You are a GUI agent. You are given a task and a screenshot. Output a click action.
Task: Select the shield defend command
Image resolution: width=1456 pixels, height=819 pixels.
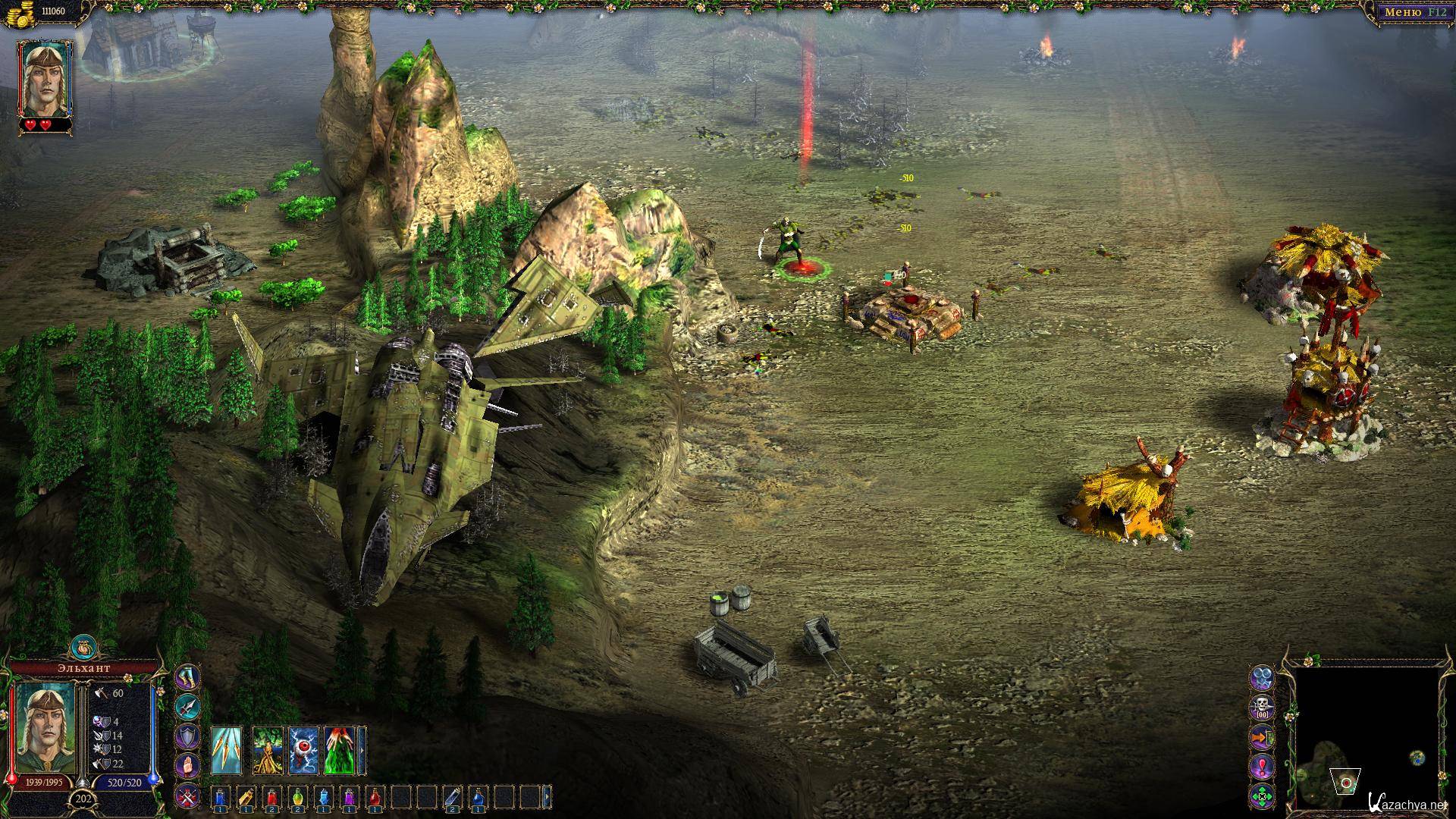click(188, 737)
